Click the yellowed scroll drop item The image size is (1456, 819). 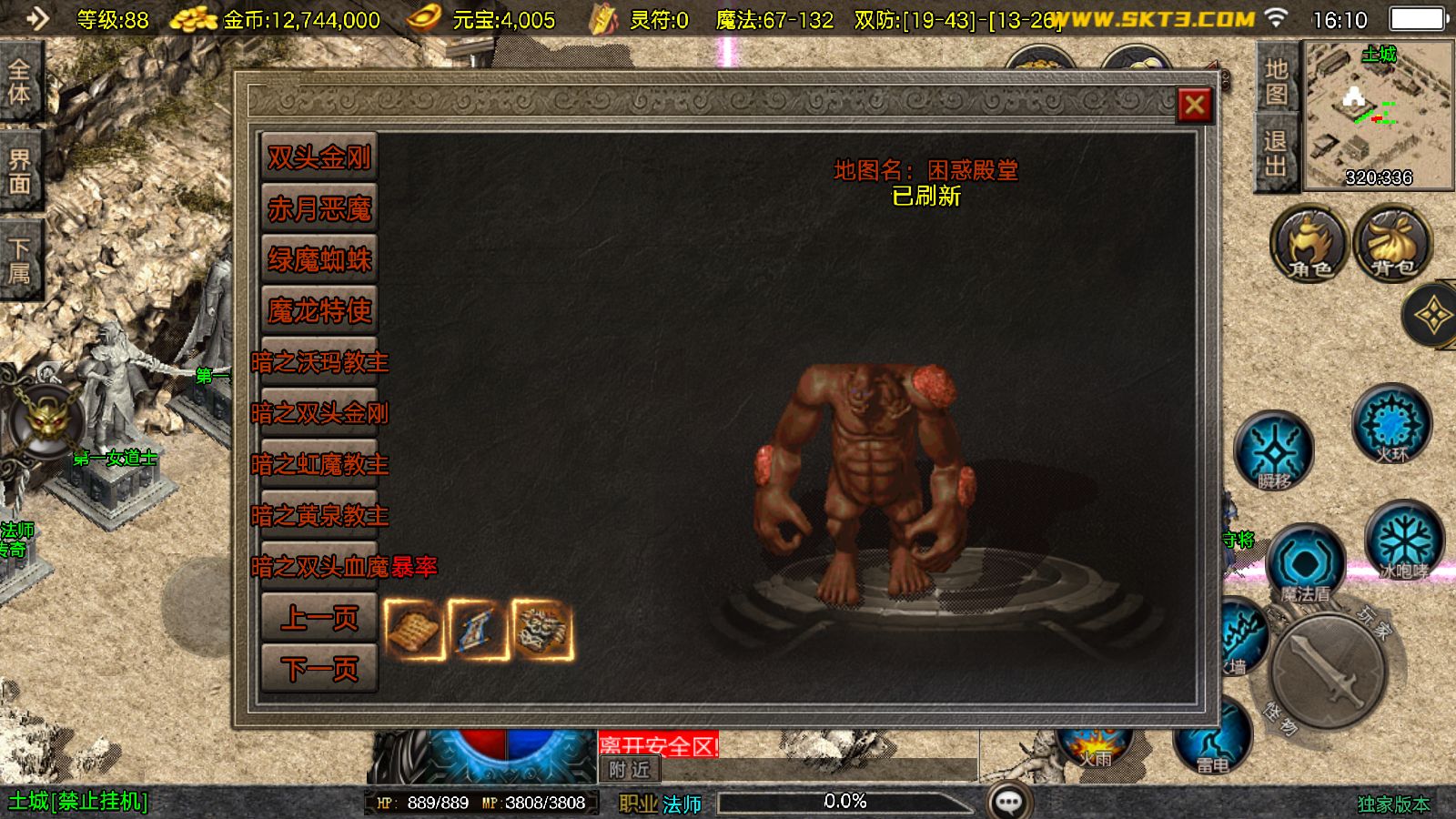coord(414,628)
